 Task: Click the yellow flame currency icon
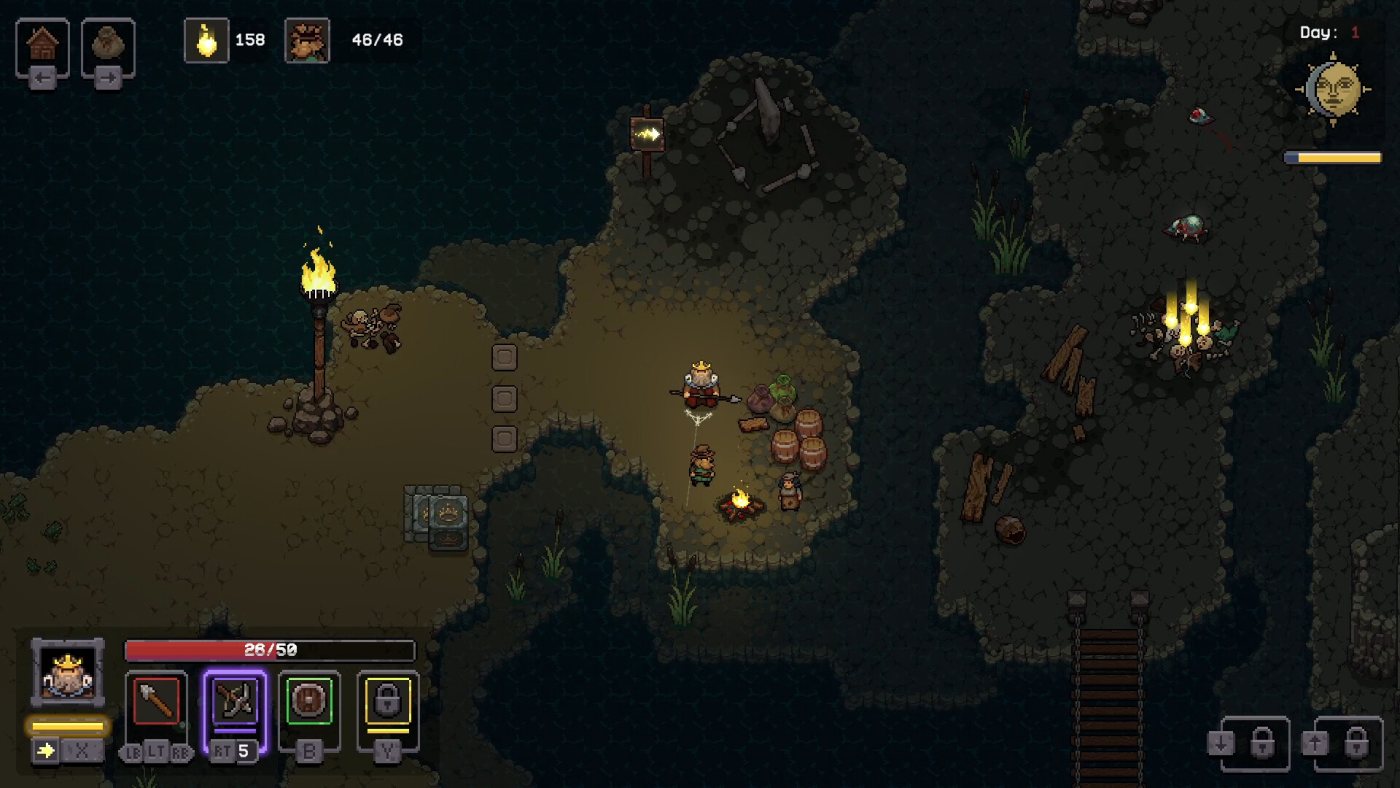(207, 41)
